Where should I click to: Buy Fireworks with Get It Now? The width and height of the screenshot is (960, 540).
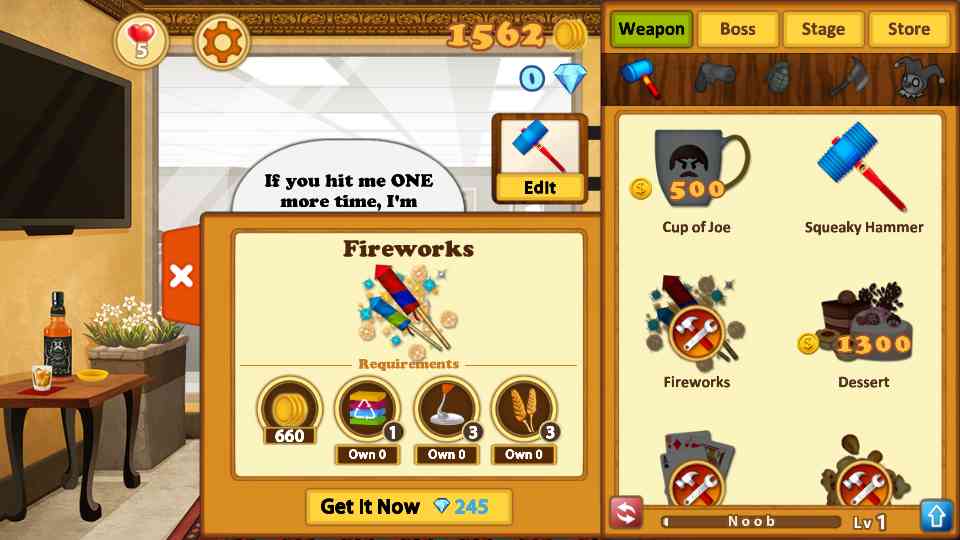tap(408, 507)
